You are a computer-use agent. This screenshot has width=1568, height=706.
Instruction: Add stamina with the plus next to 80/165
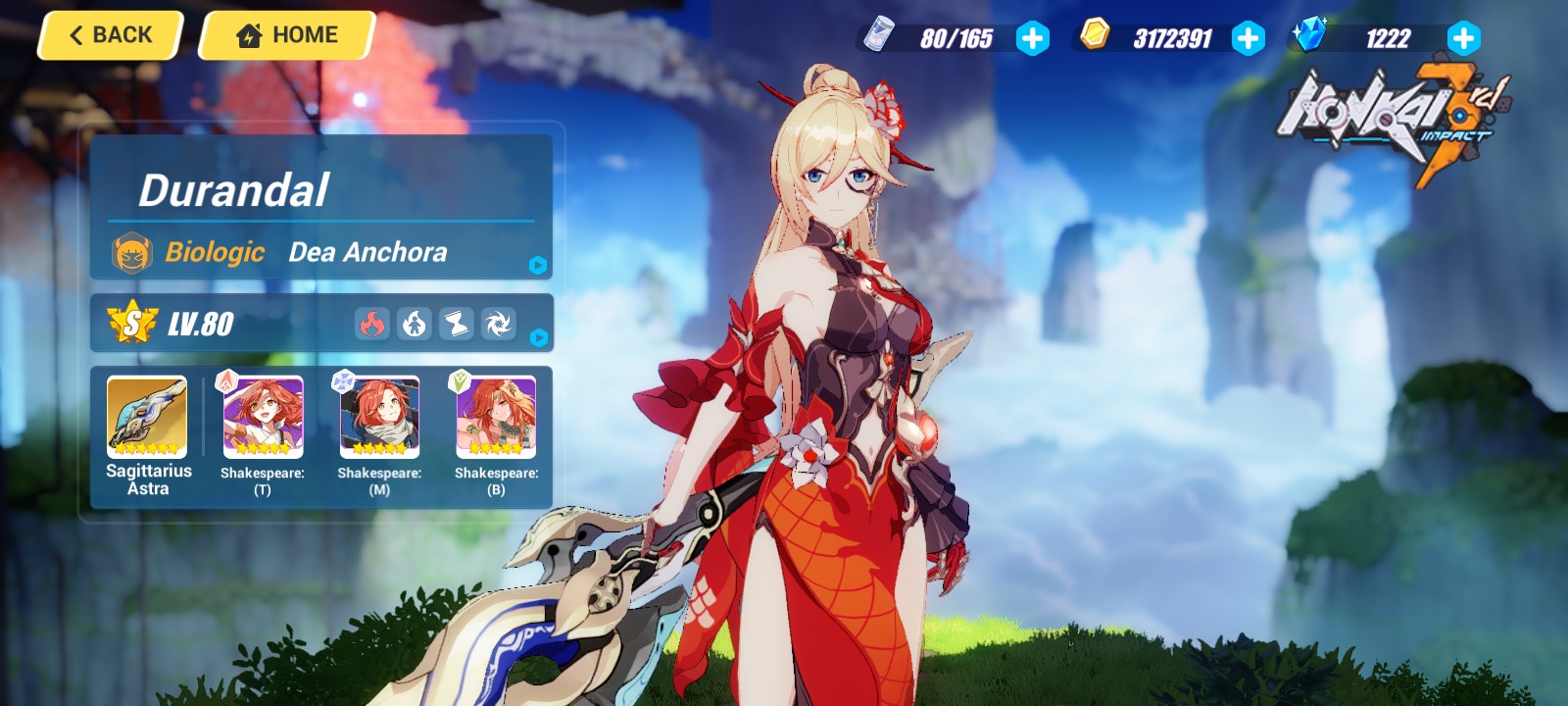point(1034,40)
